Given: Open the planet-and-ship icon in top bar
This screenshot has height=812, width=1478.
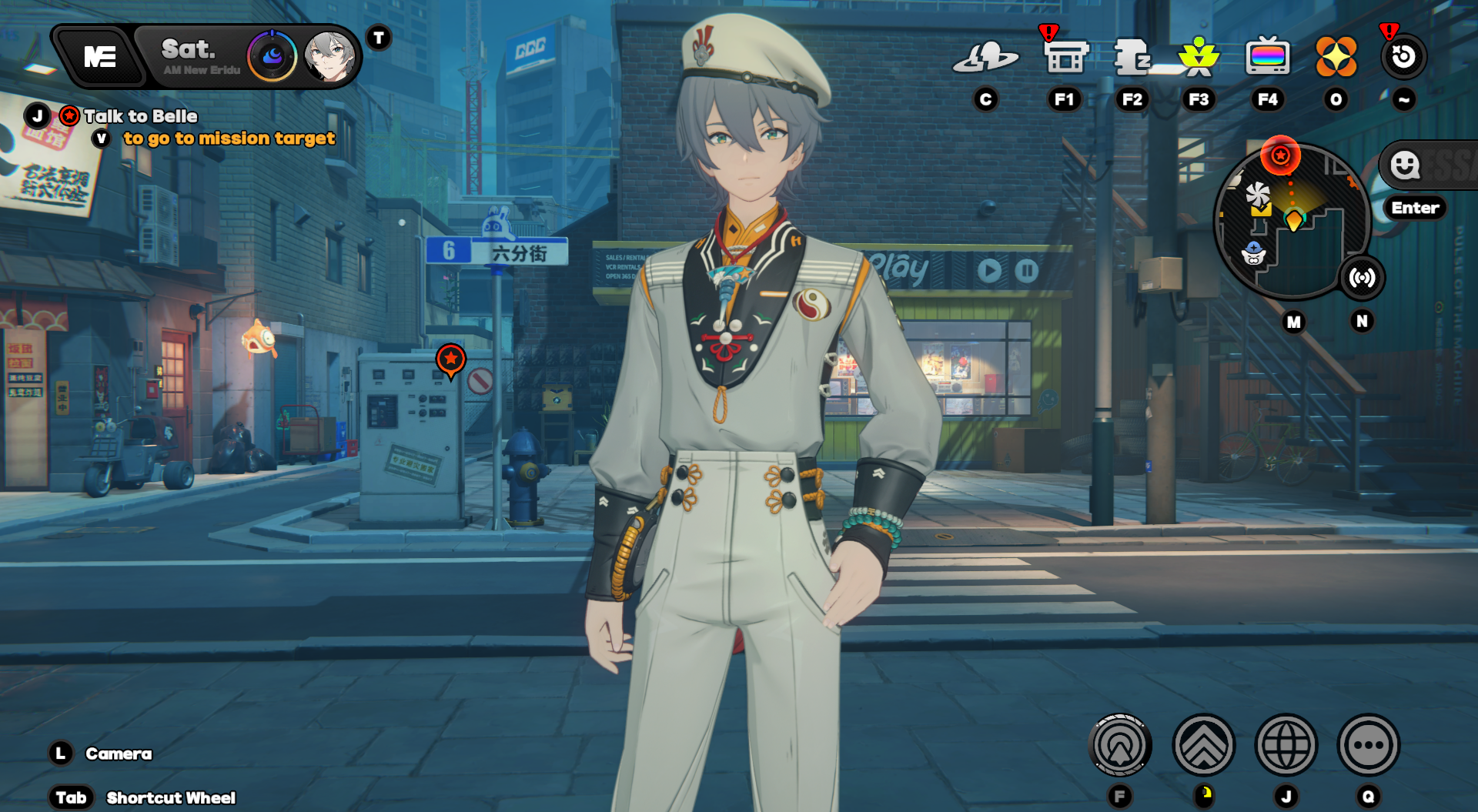Looking at the screenshot, I should [x=985, y=56].
